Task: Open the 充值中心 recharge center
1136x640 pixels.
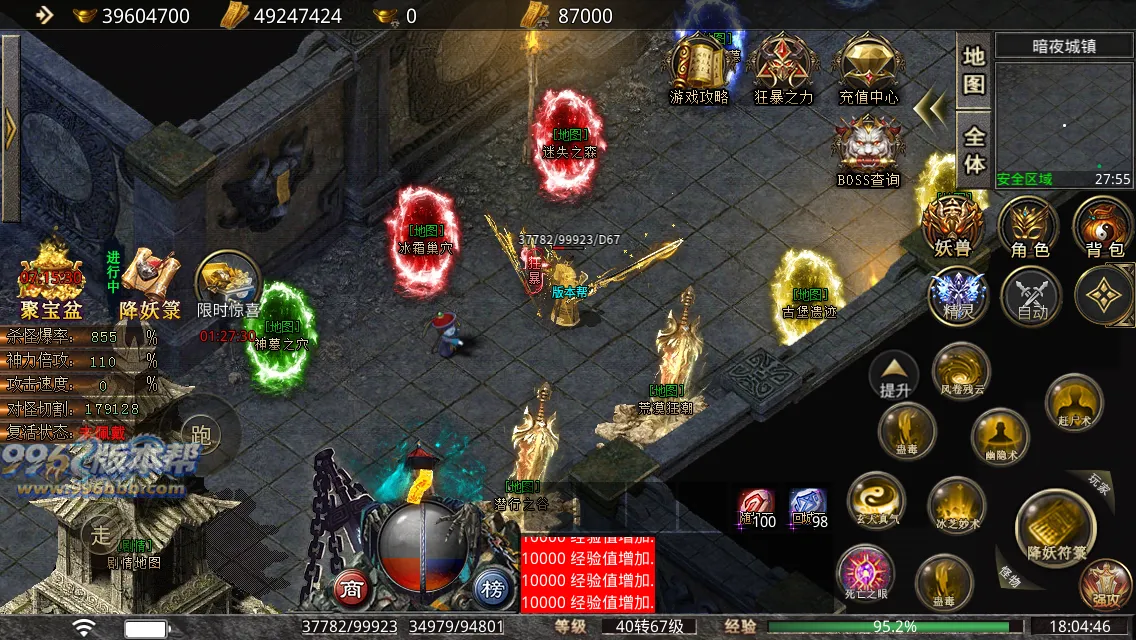Action: 868,65
